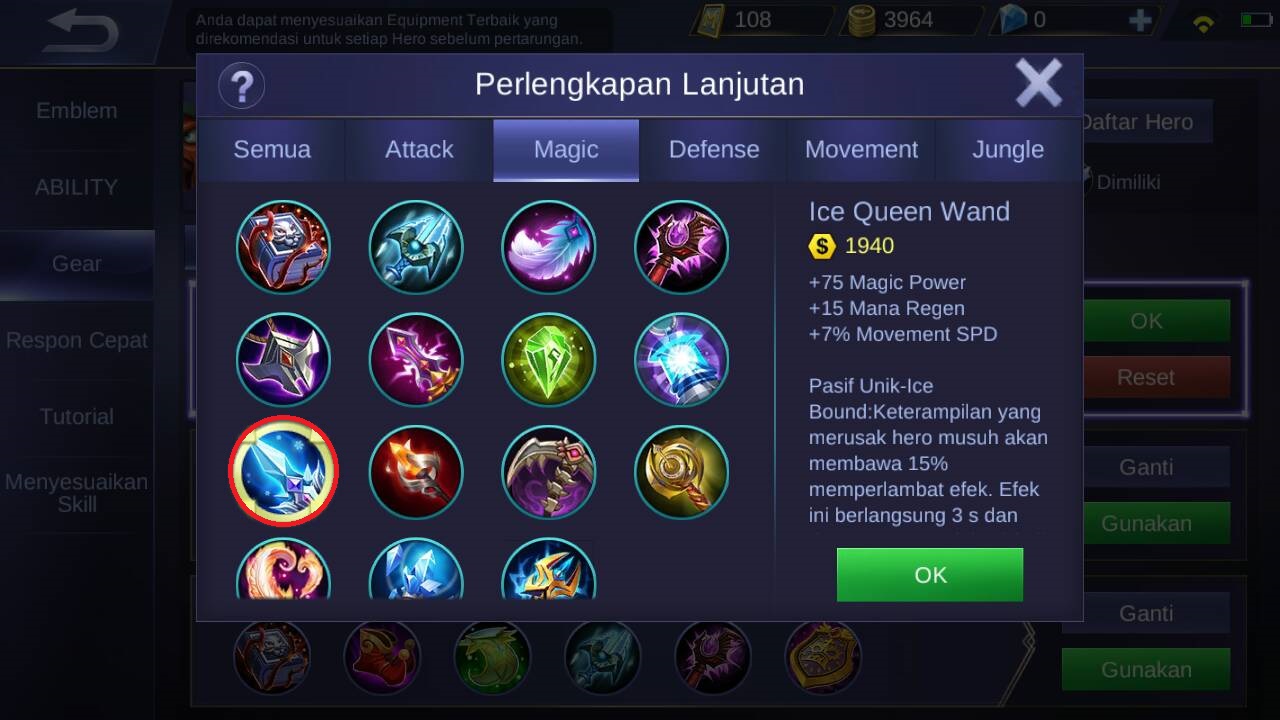
Task: Select the glowing blue lantern item
Action: pos(681,360)
